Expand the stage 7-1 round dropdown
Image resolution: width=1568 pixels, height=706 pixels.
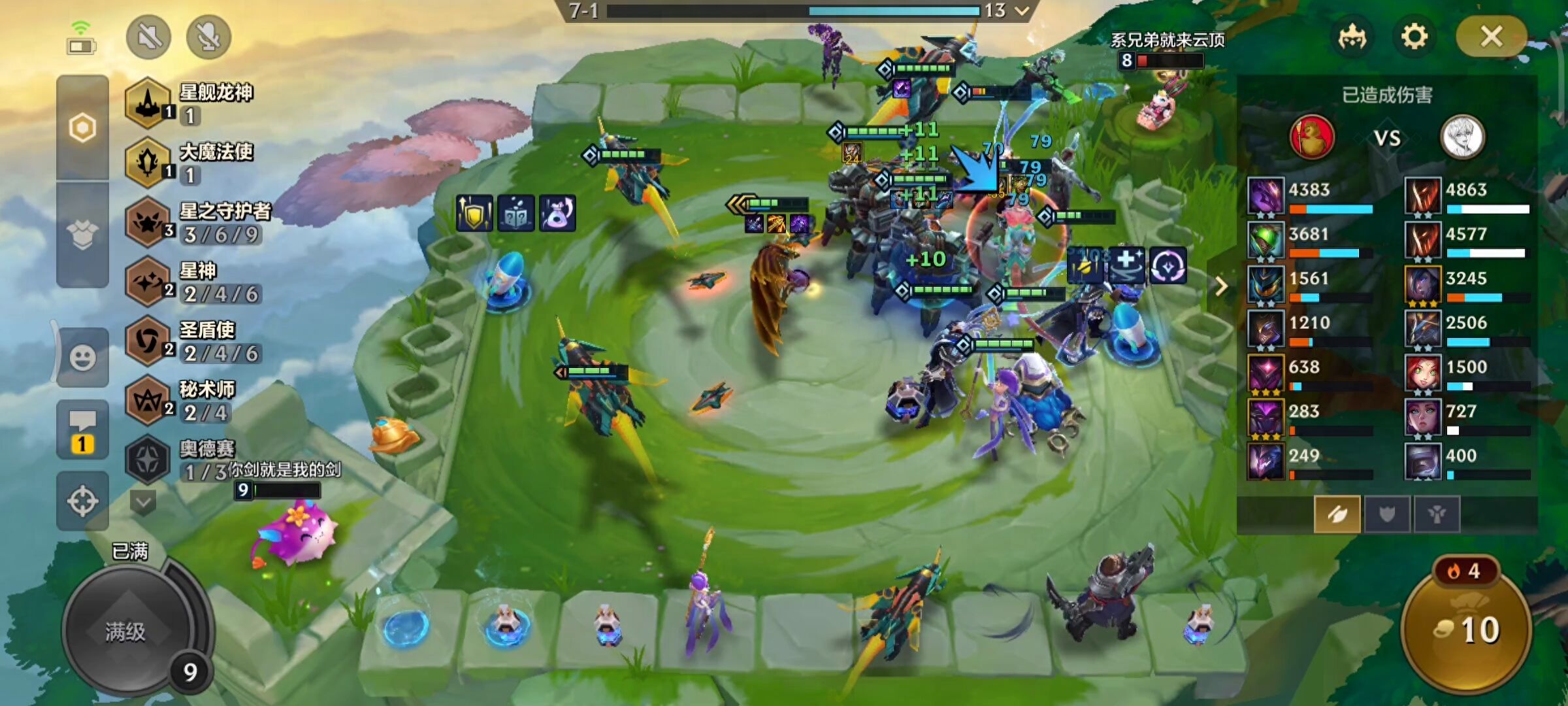1022,10
